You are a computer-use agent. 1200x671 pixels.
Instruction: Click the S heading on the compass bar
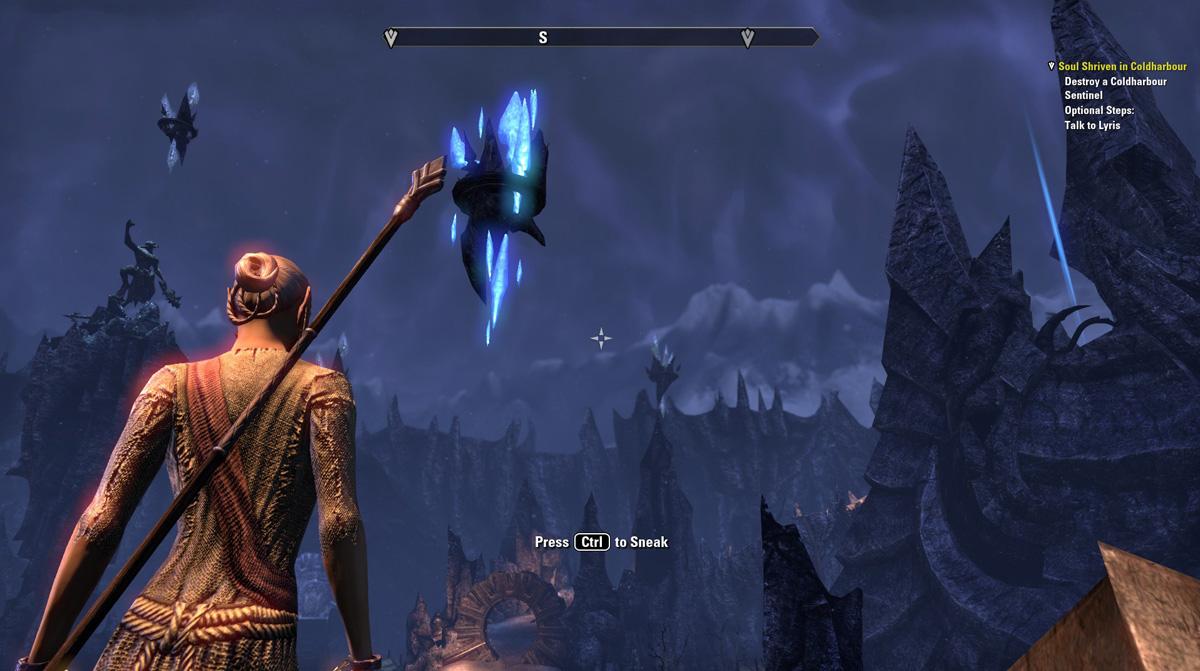(x=543, y=38)
